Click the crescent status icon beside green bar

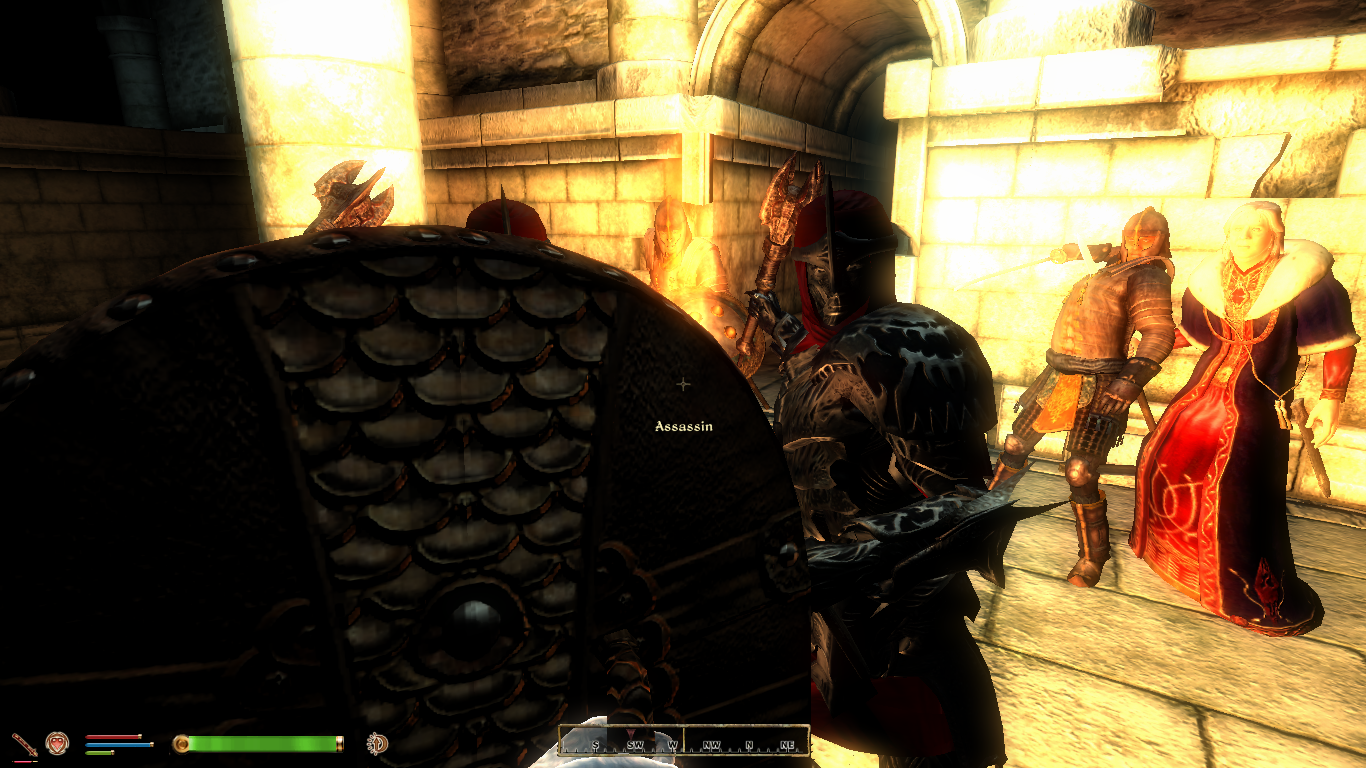(377, 743)
